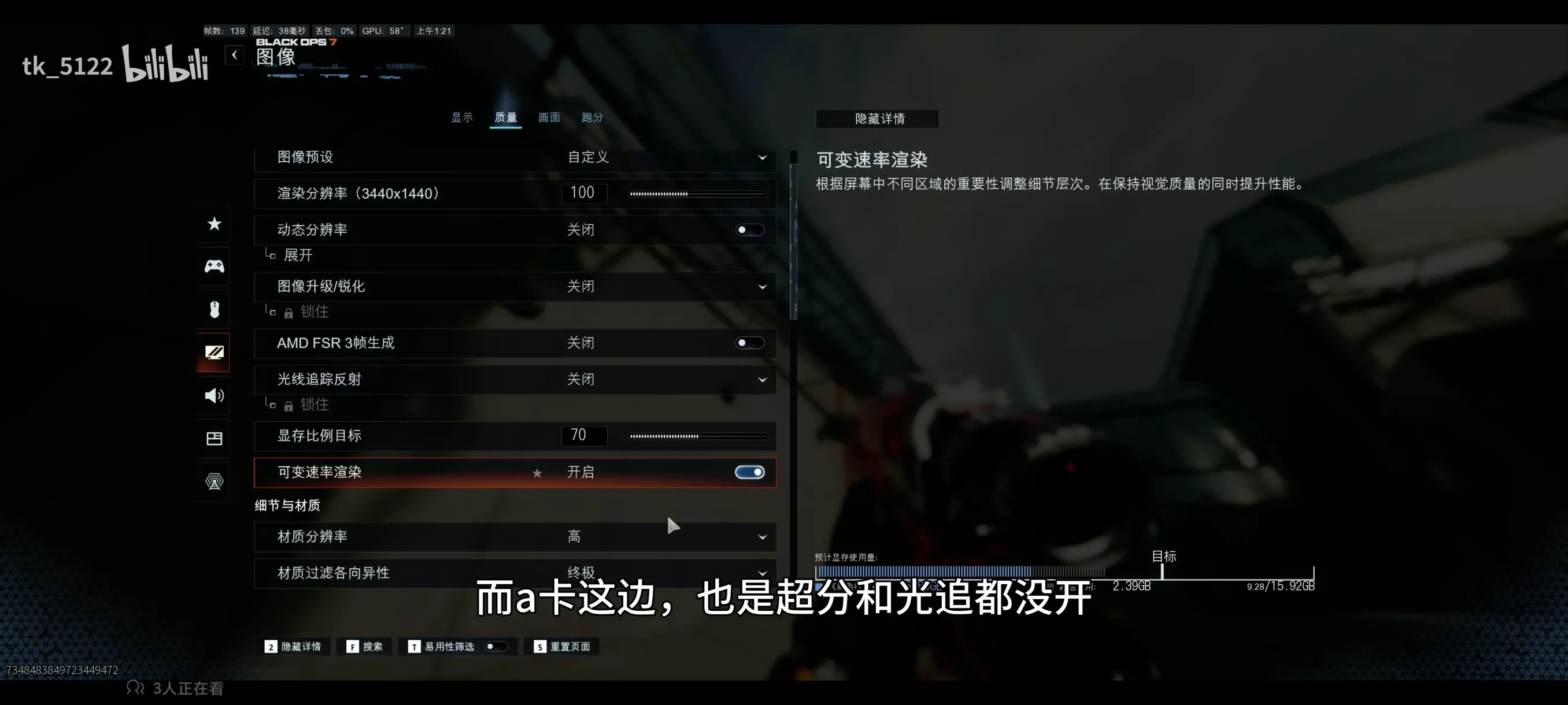Click the back arrow next to 图像
The image size is (1568, 705).
[234, 55]
